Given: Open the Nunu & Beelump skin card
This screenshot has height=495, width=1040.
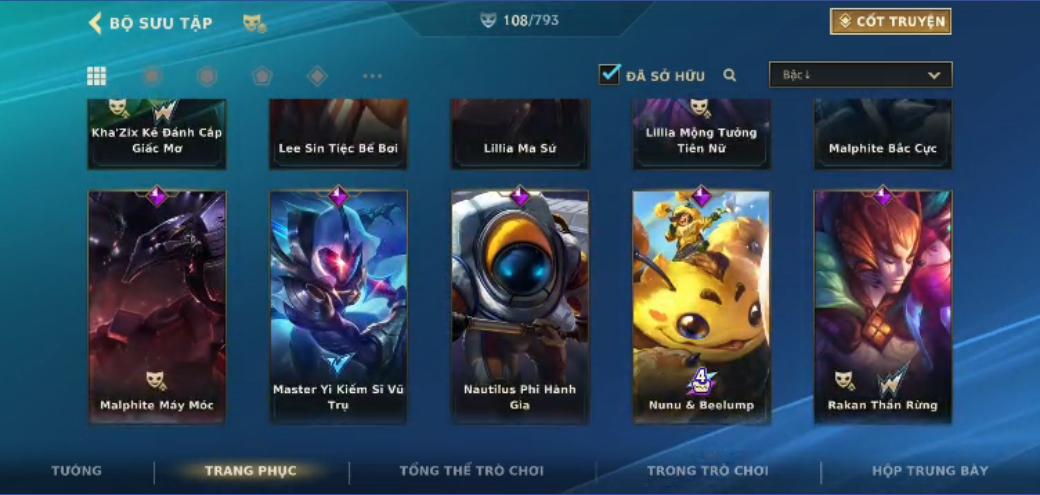Looking at the screenshot, I should (701, 306).
